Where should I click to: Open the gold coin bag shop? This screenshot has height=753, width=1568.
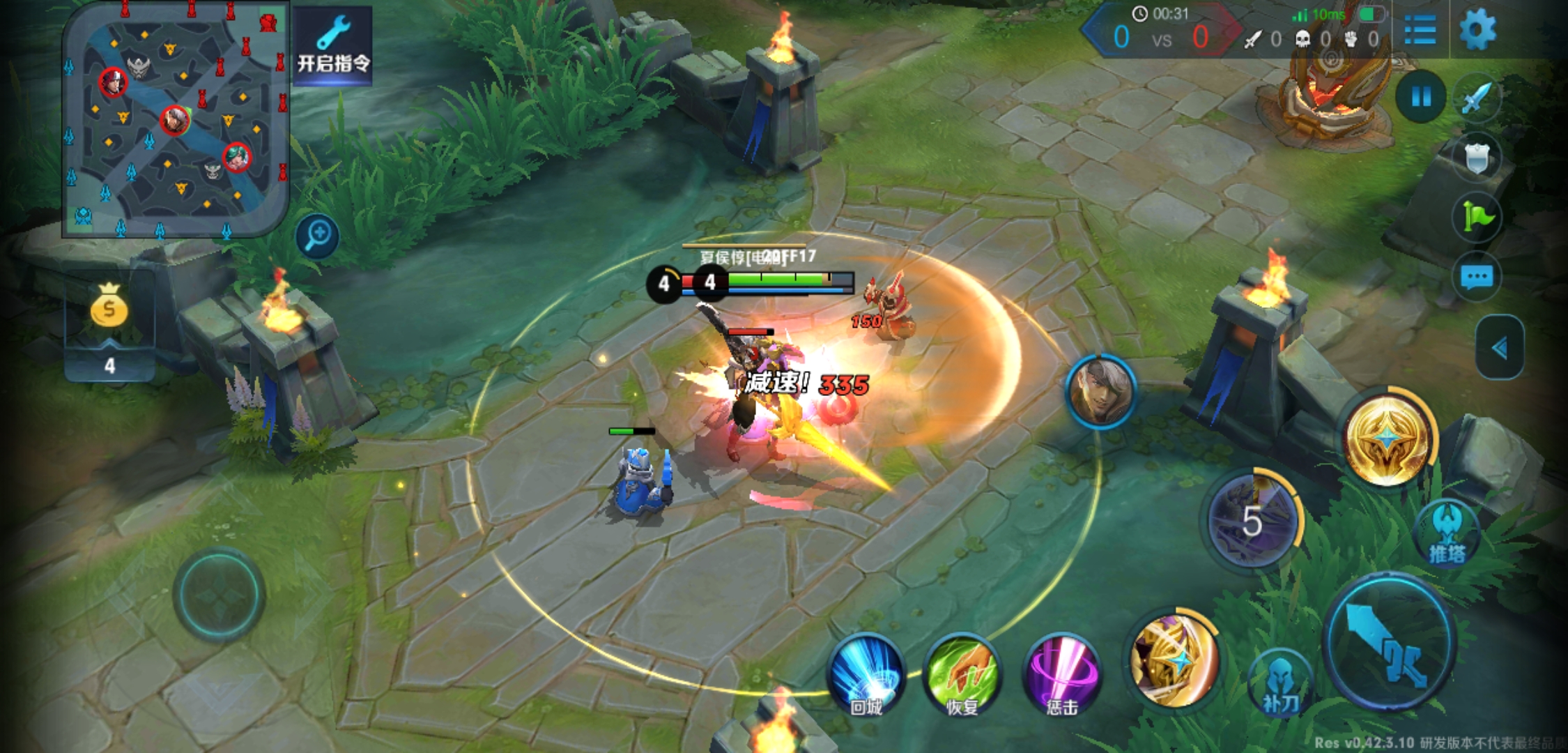point(109,307)
